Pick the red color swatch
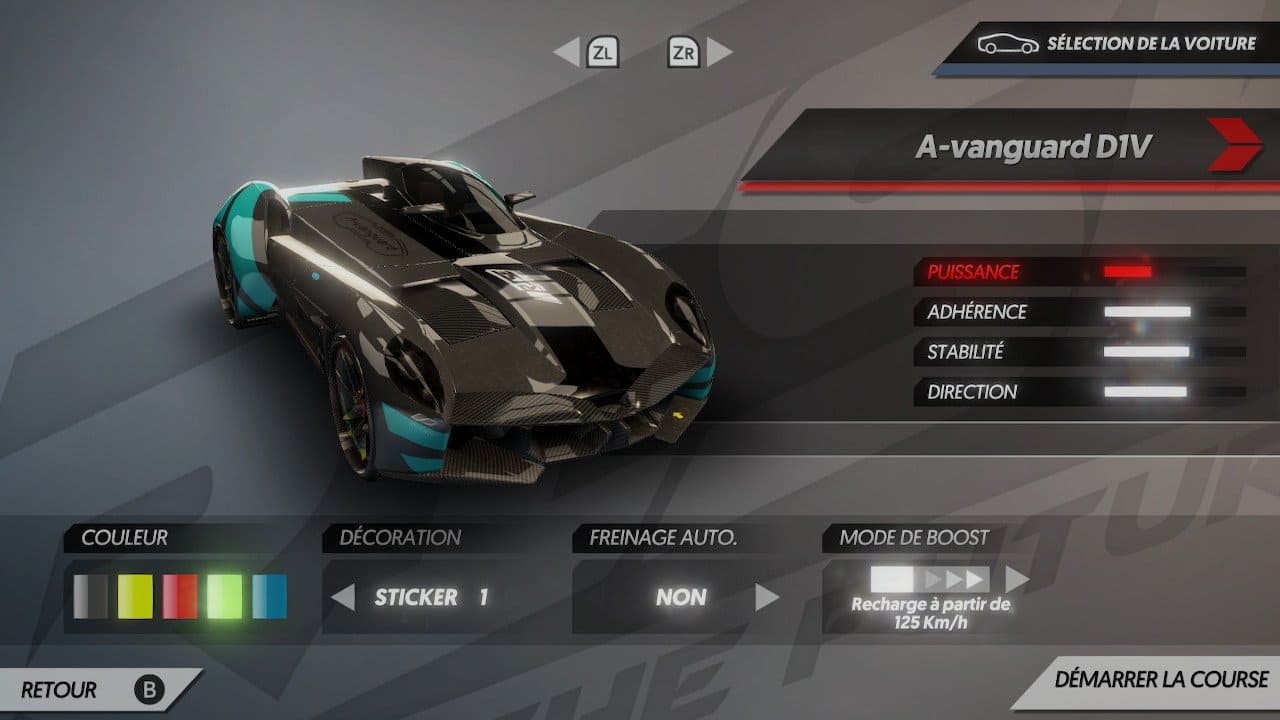Viewport: 1280px width, 720px height. [180, 597]
